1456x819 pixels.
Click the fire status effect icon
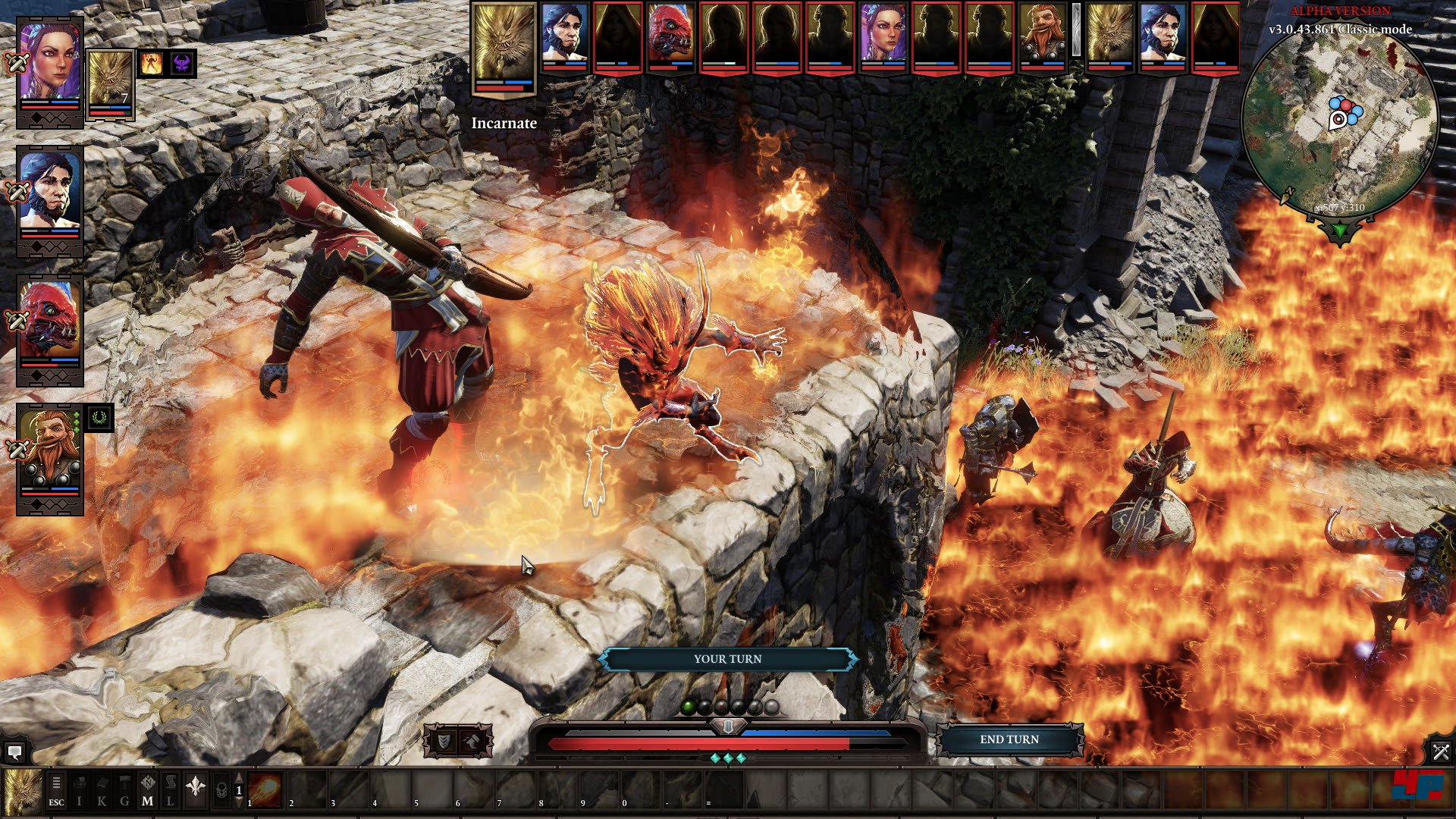pyautogui.click(x=151, y=64)
